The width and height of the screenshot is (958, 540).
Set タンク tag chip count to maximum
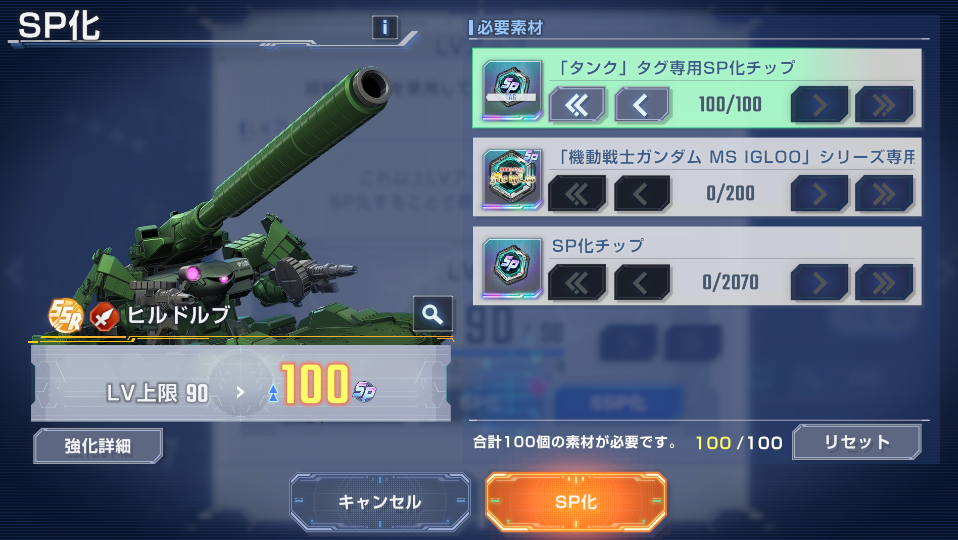pyautogui.click(x=884, y=103)
